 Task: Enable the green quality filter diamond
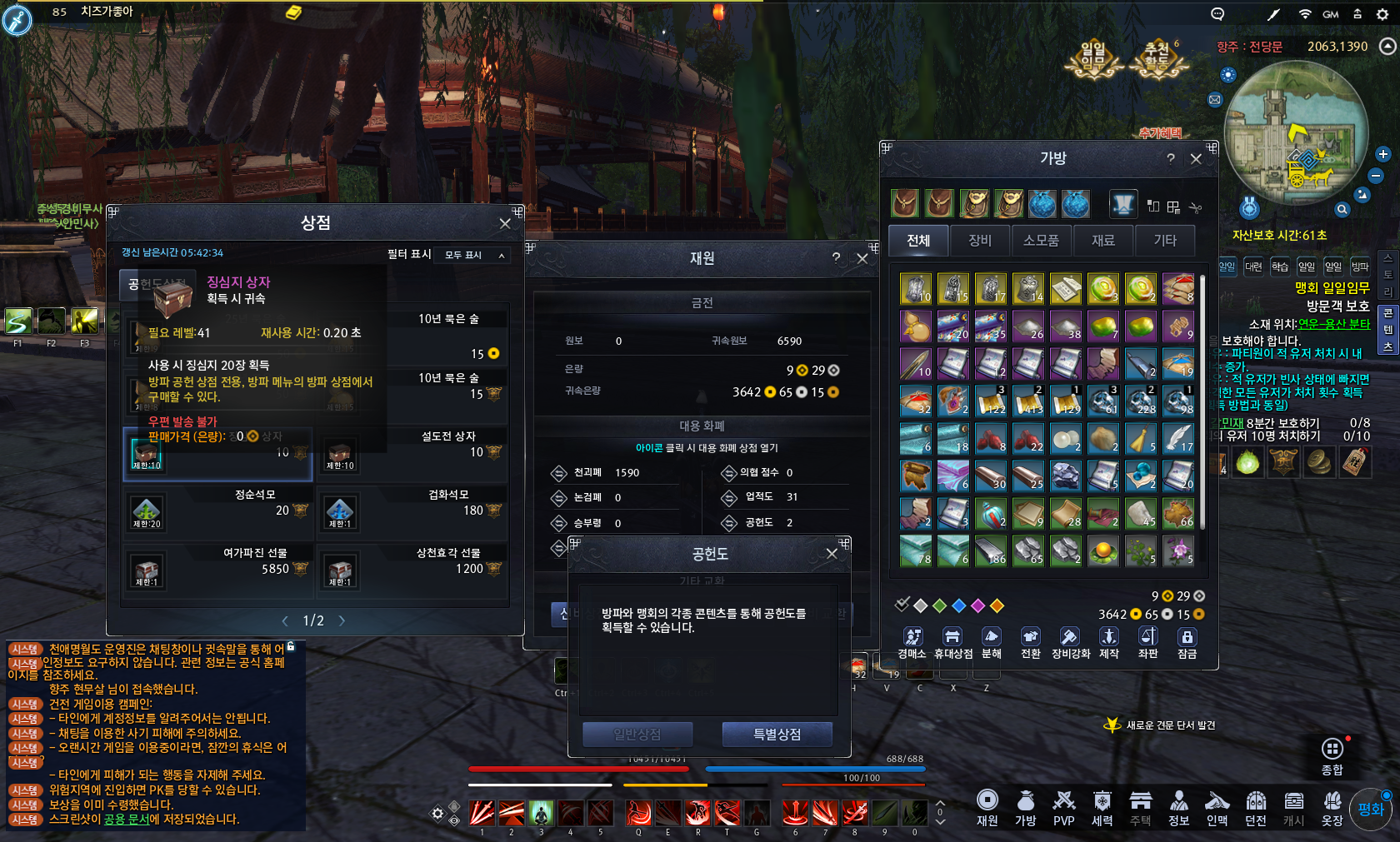click(x=941, y=605)
